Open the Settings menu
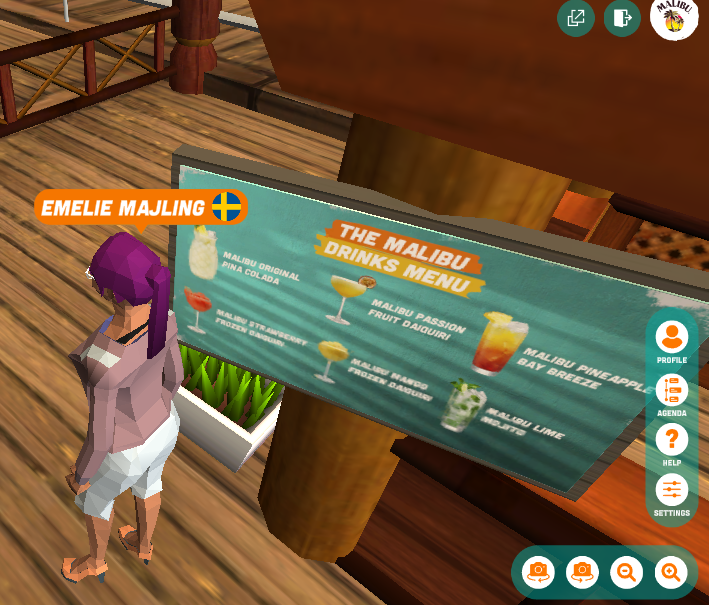This screenshot has width=709, height=605. tap(671, 491)
